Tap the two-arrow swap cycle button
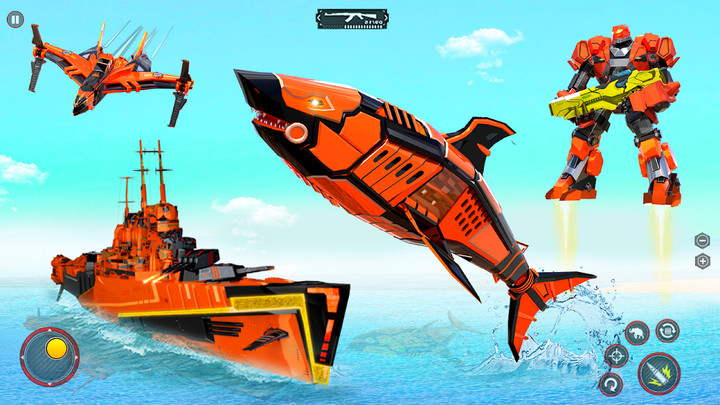This screenshot has height=405, width=720. pos(667,330)
